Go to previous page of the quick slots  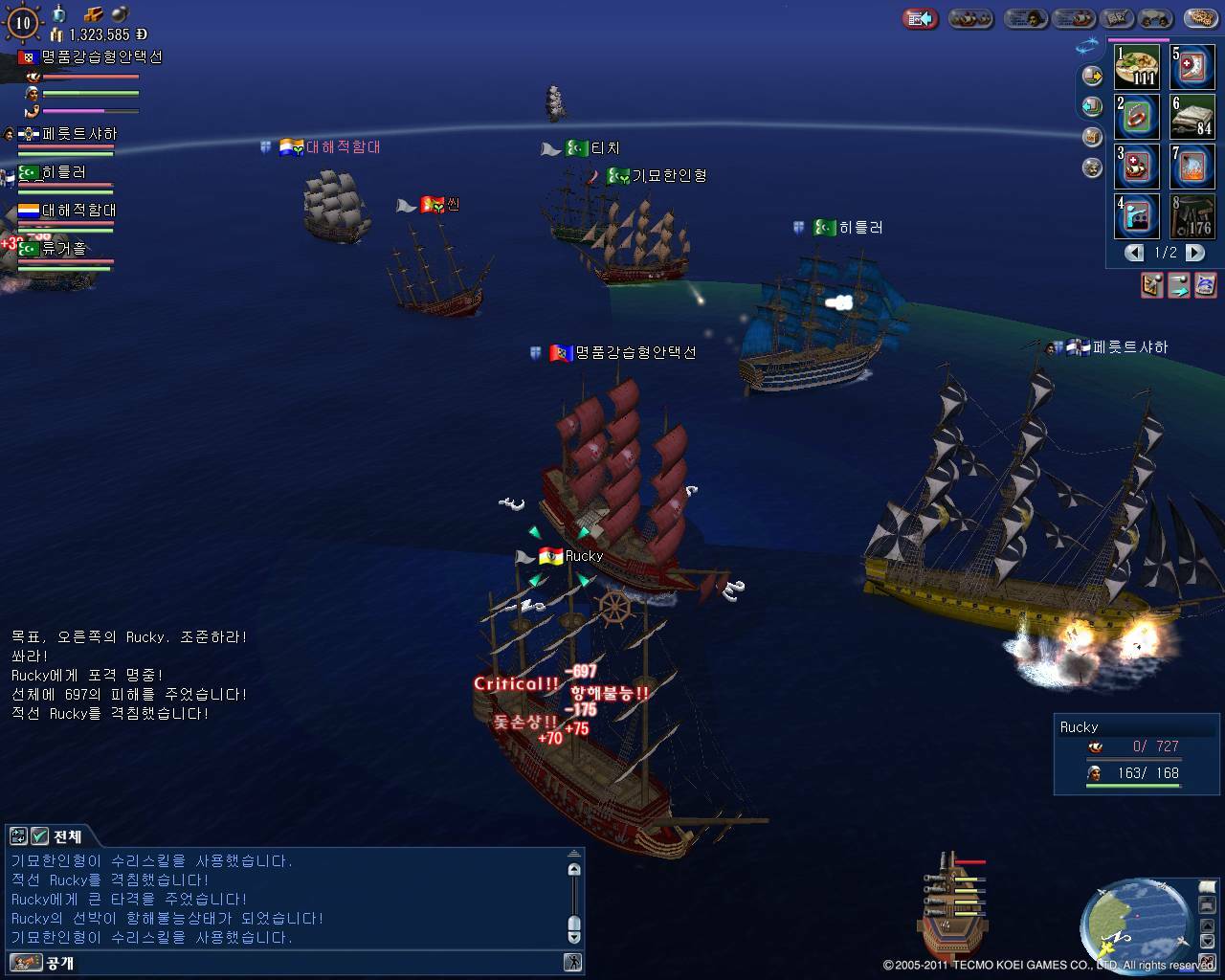pos(1134,253)
